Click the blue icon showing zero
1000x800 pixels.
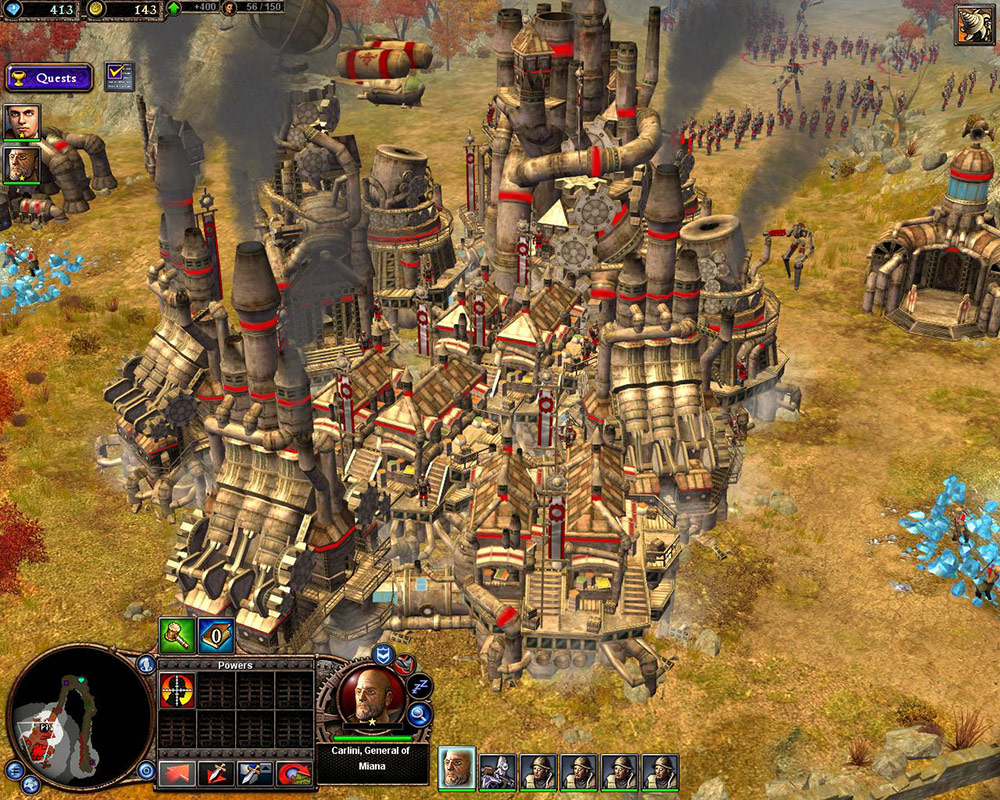pos(216,635)
